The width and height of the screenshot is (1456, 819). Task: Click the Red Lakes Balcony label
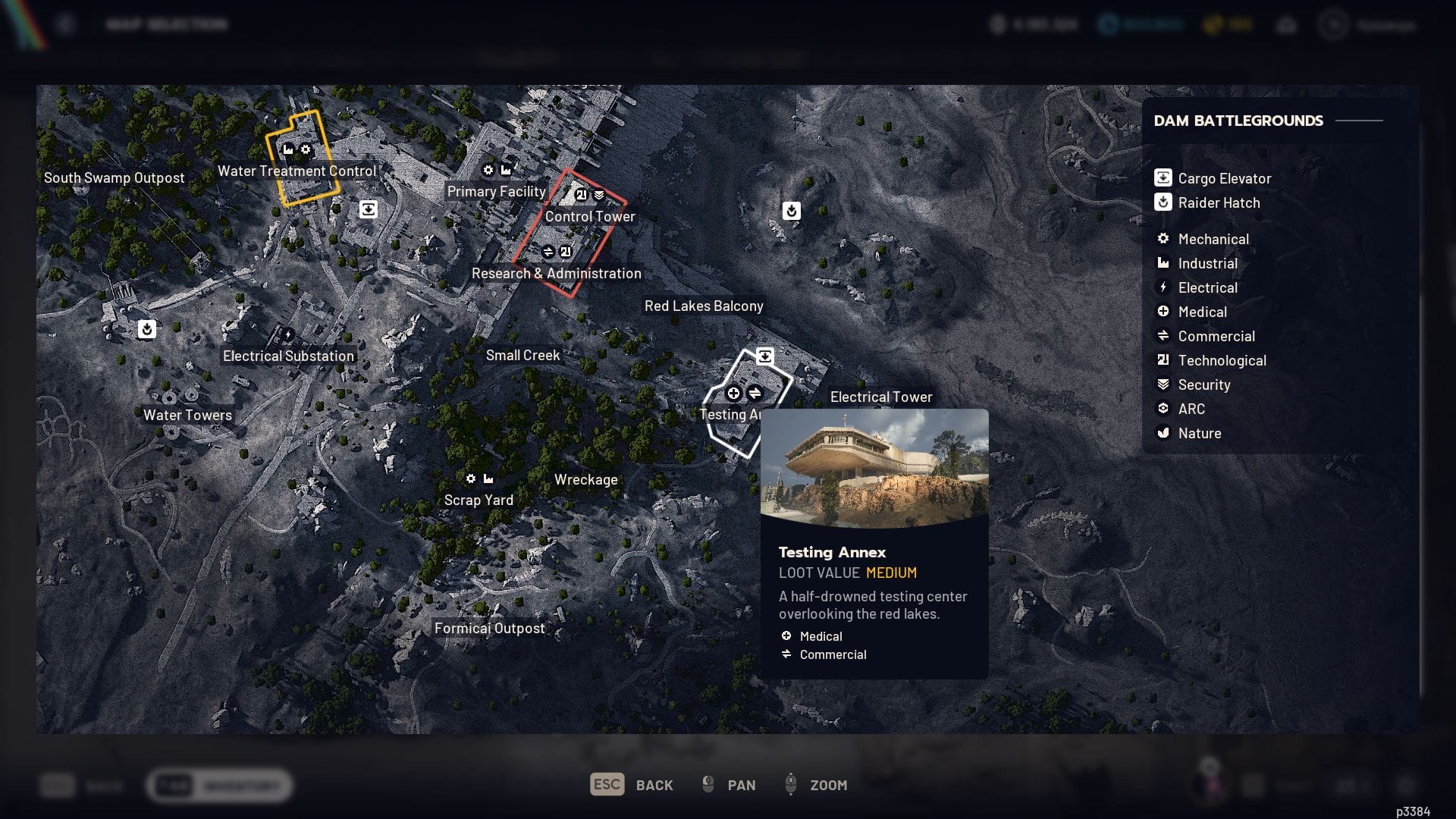pos(704,306)
